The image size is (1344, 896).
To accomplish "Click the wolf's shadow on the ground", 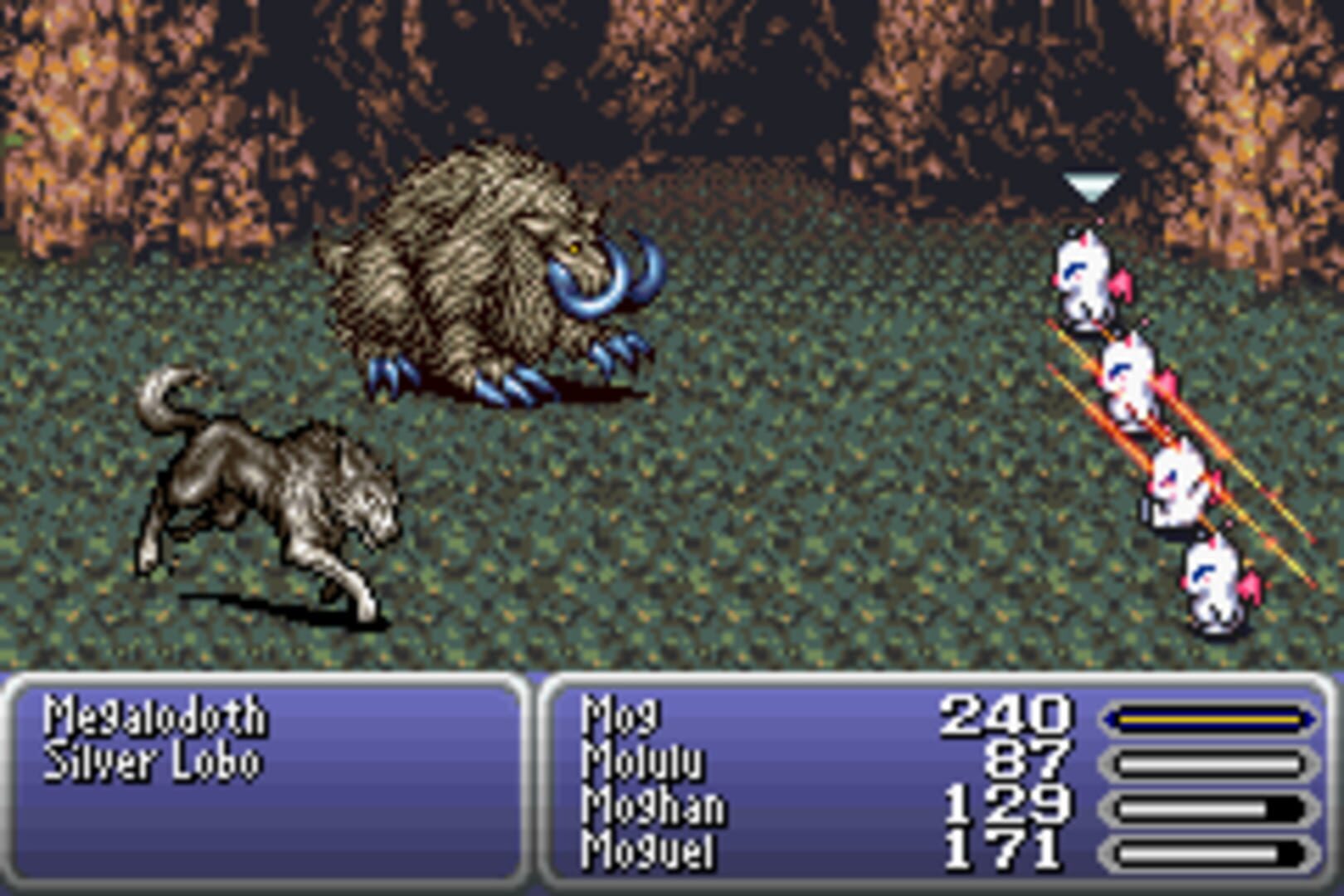I will (274, 606).
